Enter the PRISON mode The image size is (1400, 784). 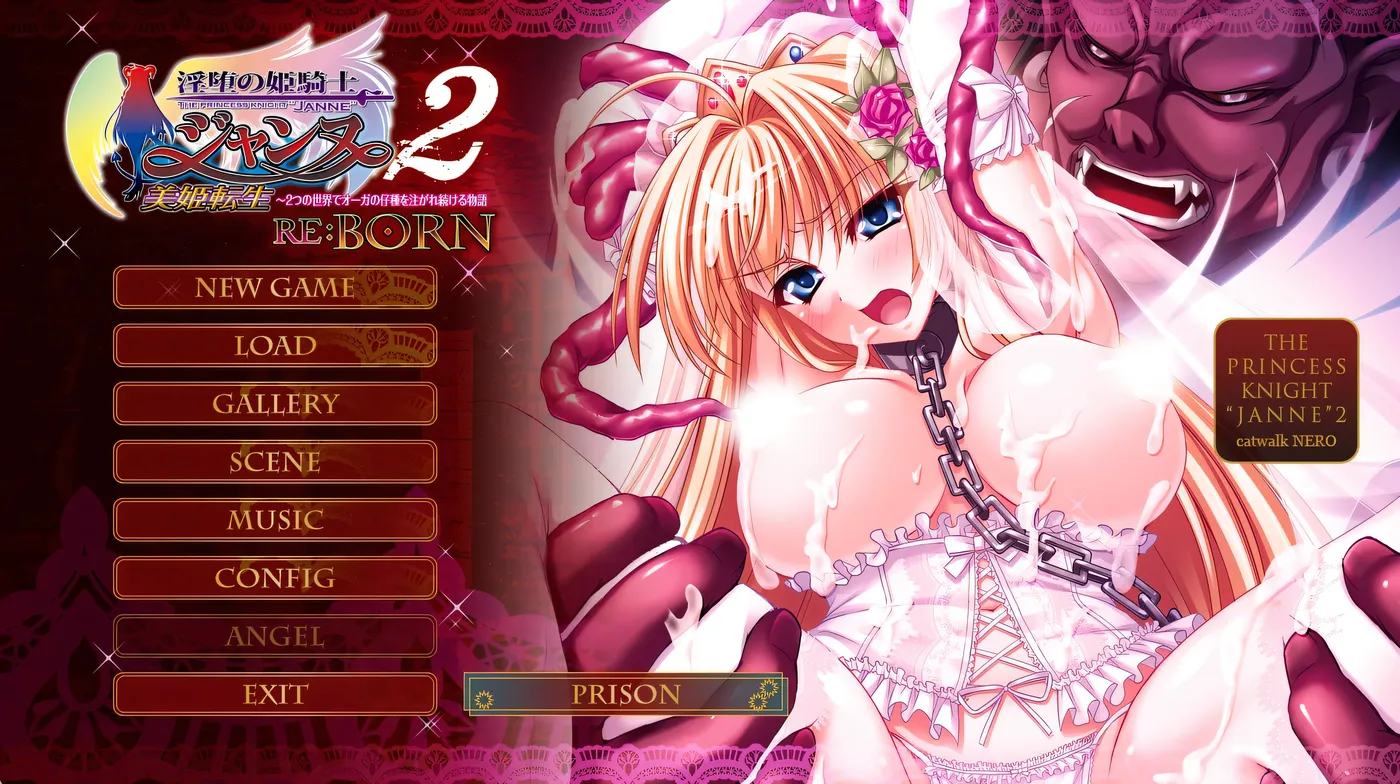626,693
